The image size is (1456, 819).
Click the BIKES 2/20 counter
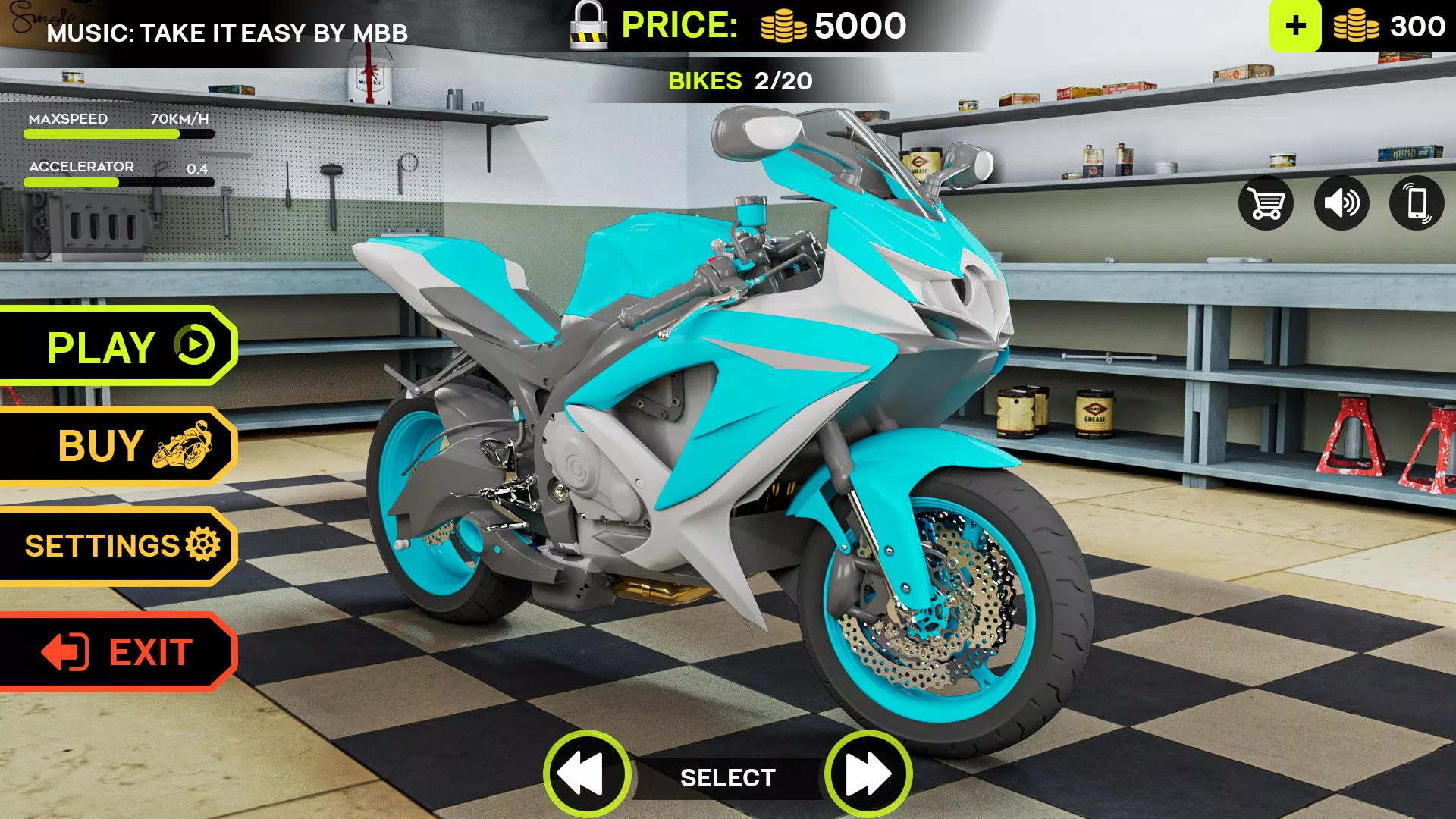point(739,81)
